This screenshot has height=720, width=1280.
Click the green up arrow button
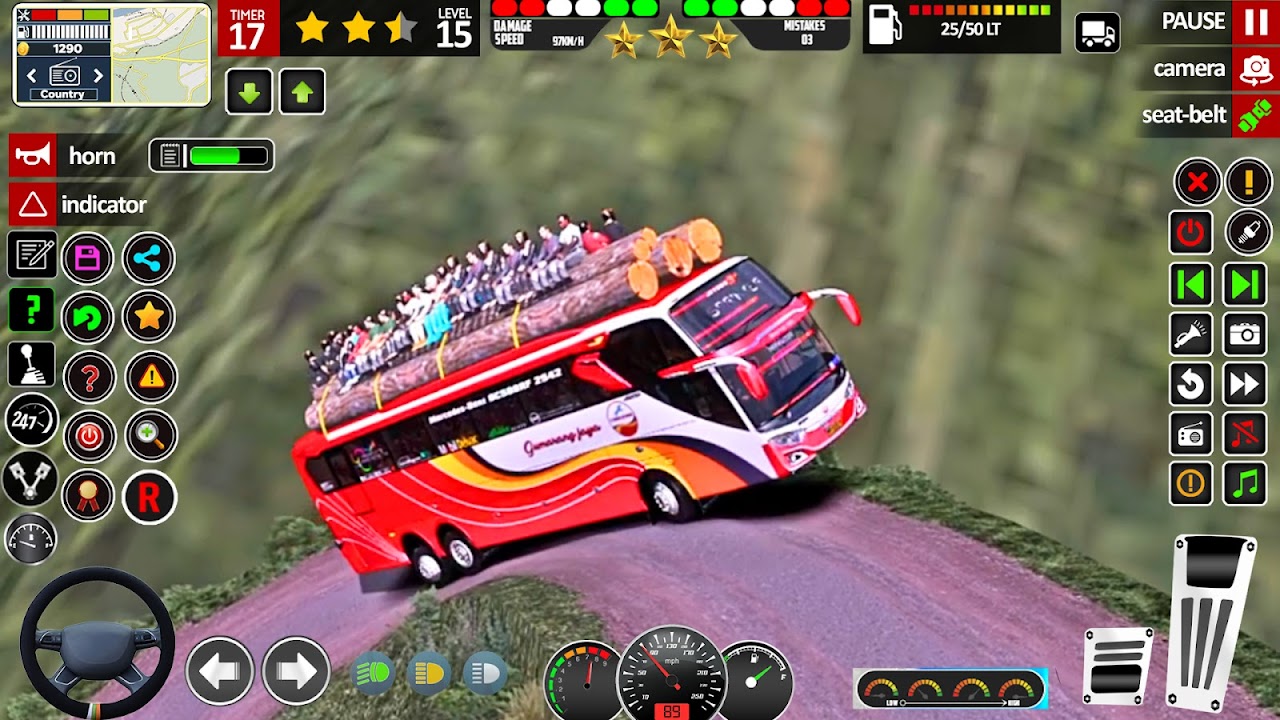pos(302,93)
